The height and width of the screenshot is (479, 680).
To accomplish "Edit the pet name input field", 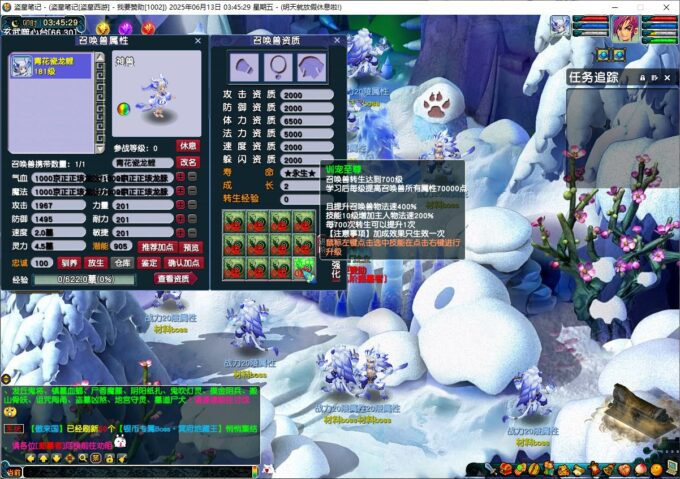I will click(x=139, y=162).
